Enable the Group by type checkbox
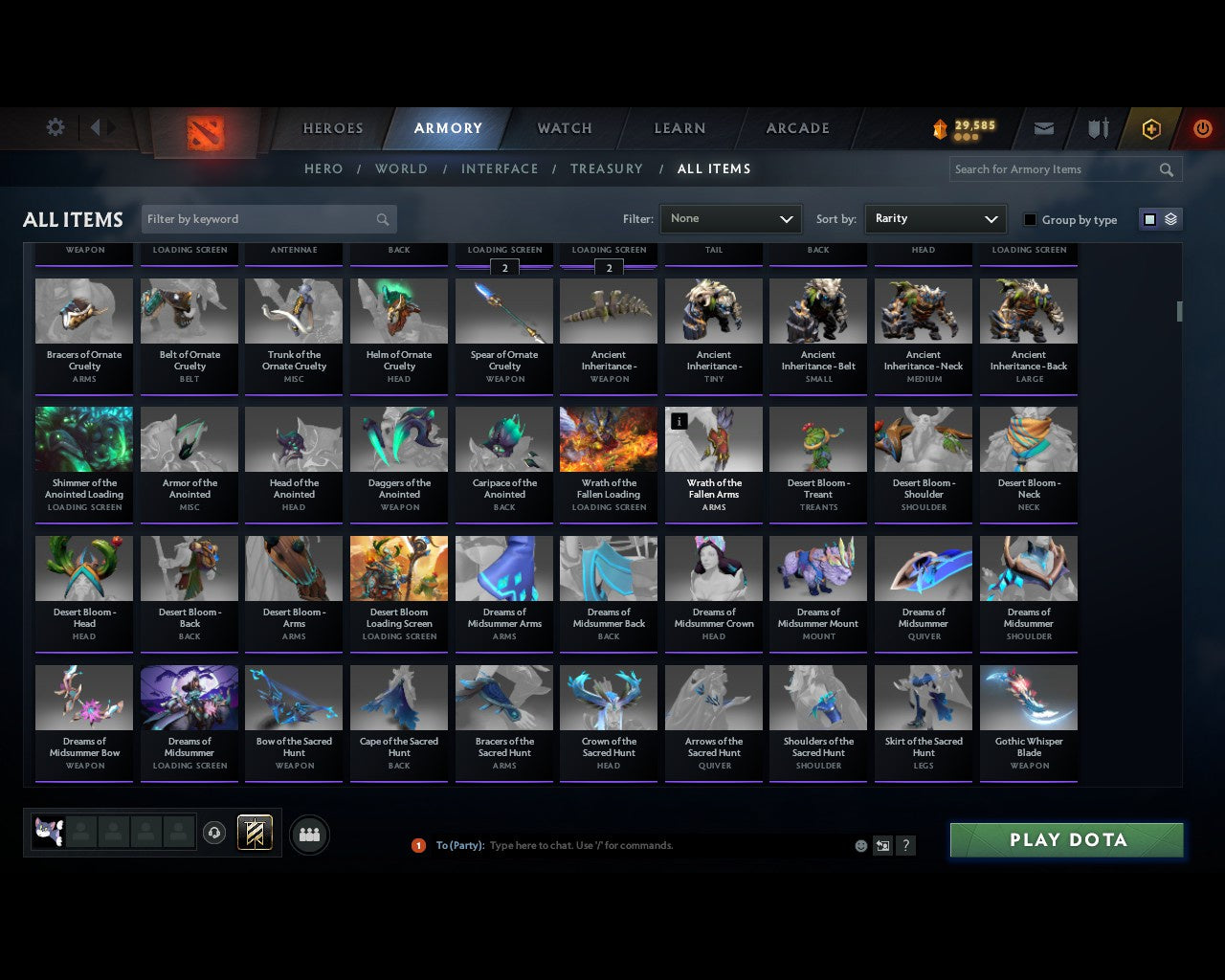Viewport: 1225px width, 980px height. pyautogui.click(x=1030, y=219)
